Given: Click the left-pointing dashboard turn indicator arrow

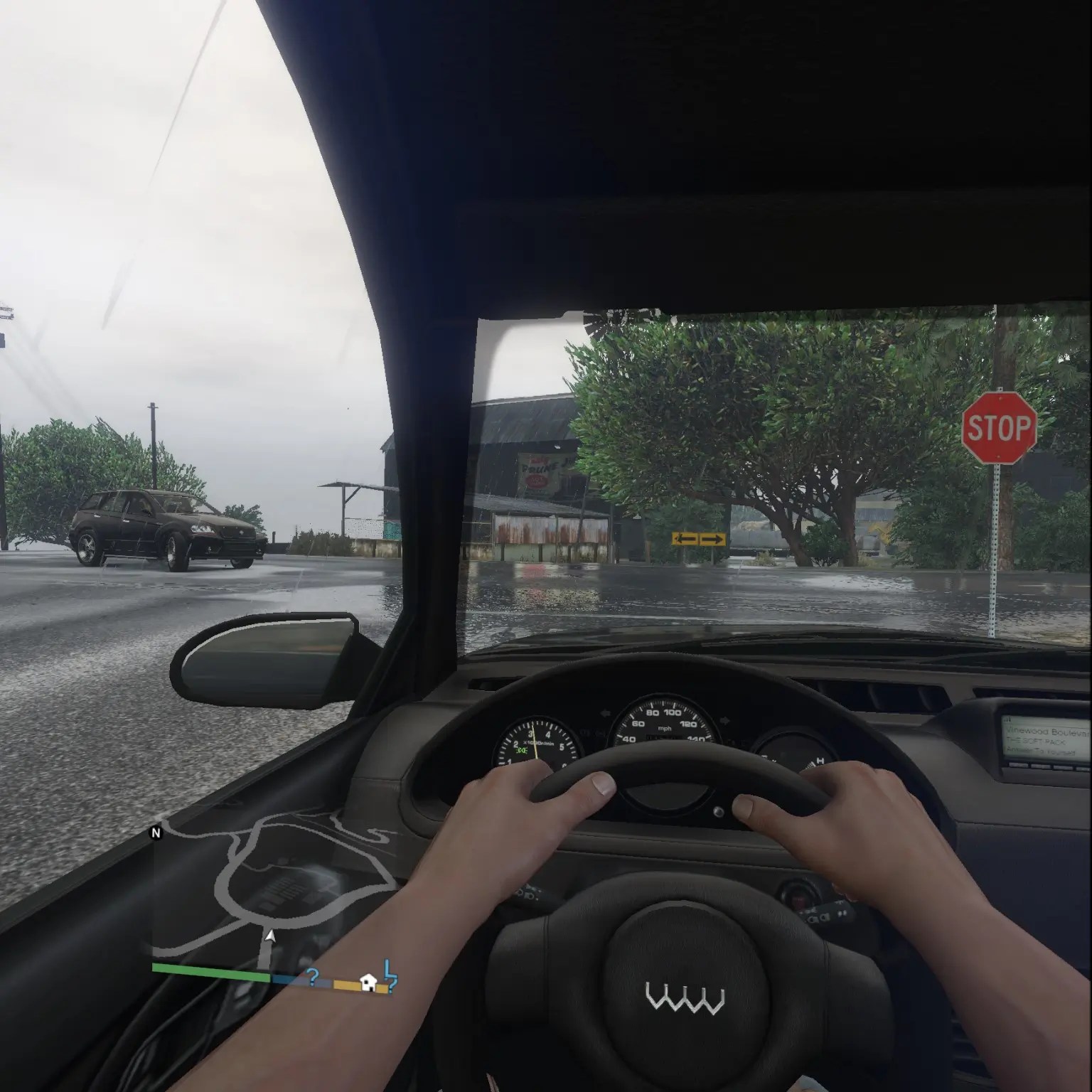Looking at the screenshot, I should pyautogui.click(x=606, y=712).
